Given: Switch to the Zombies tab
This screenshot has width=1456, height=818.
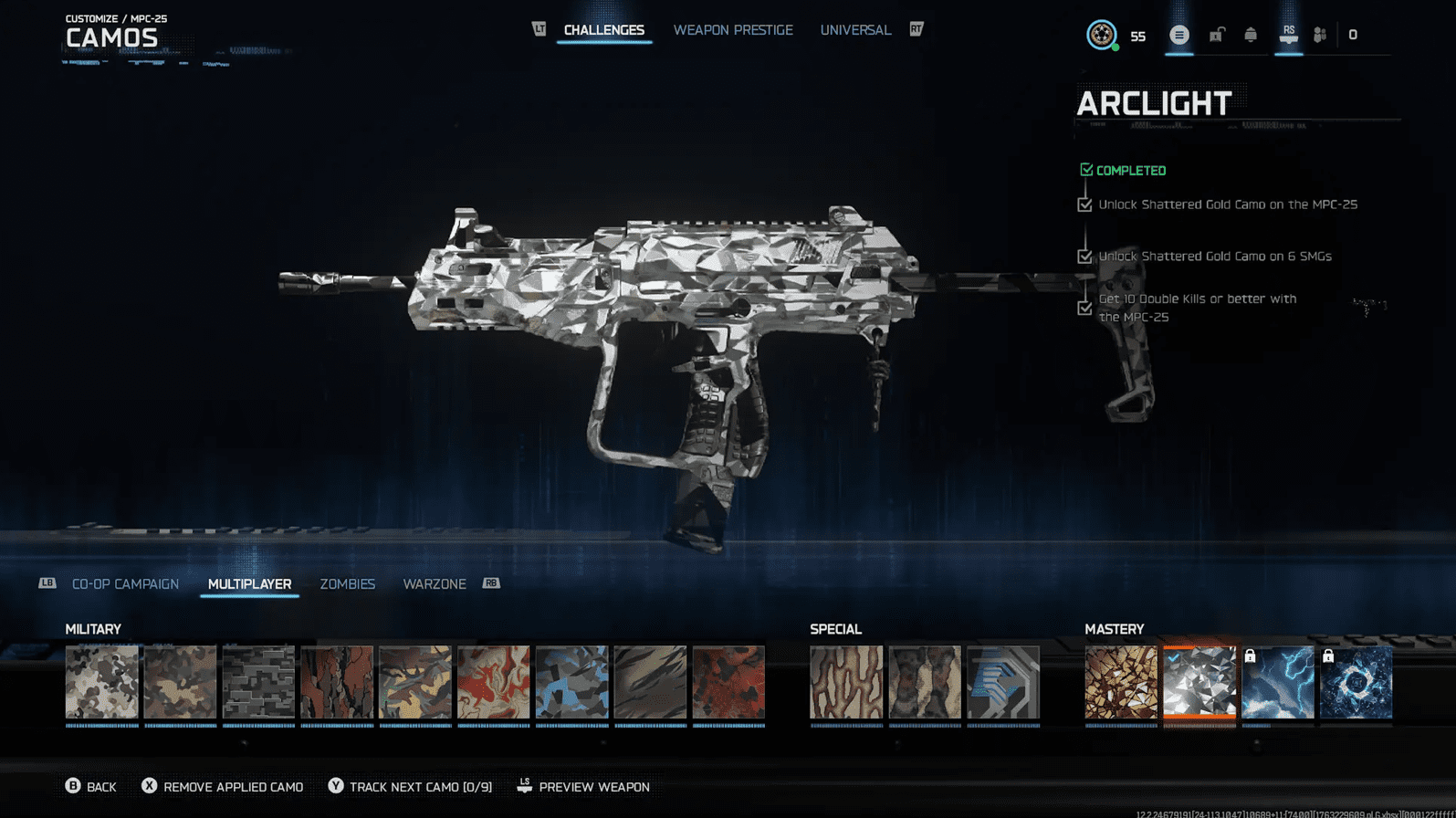Looking at the screenshot, I should click(348, 584).
